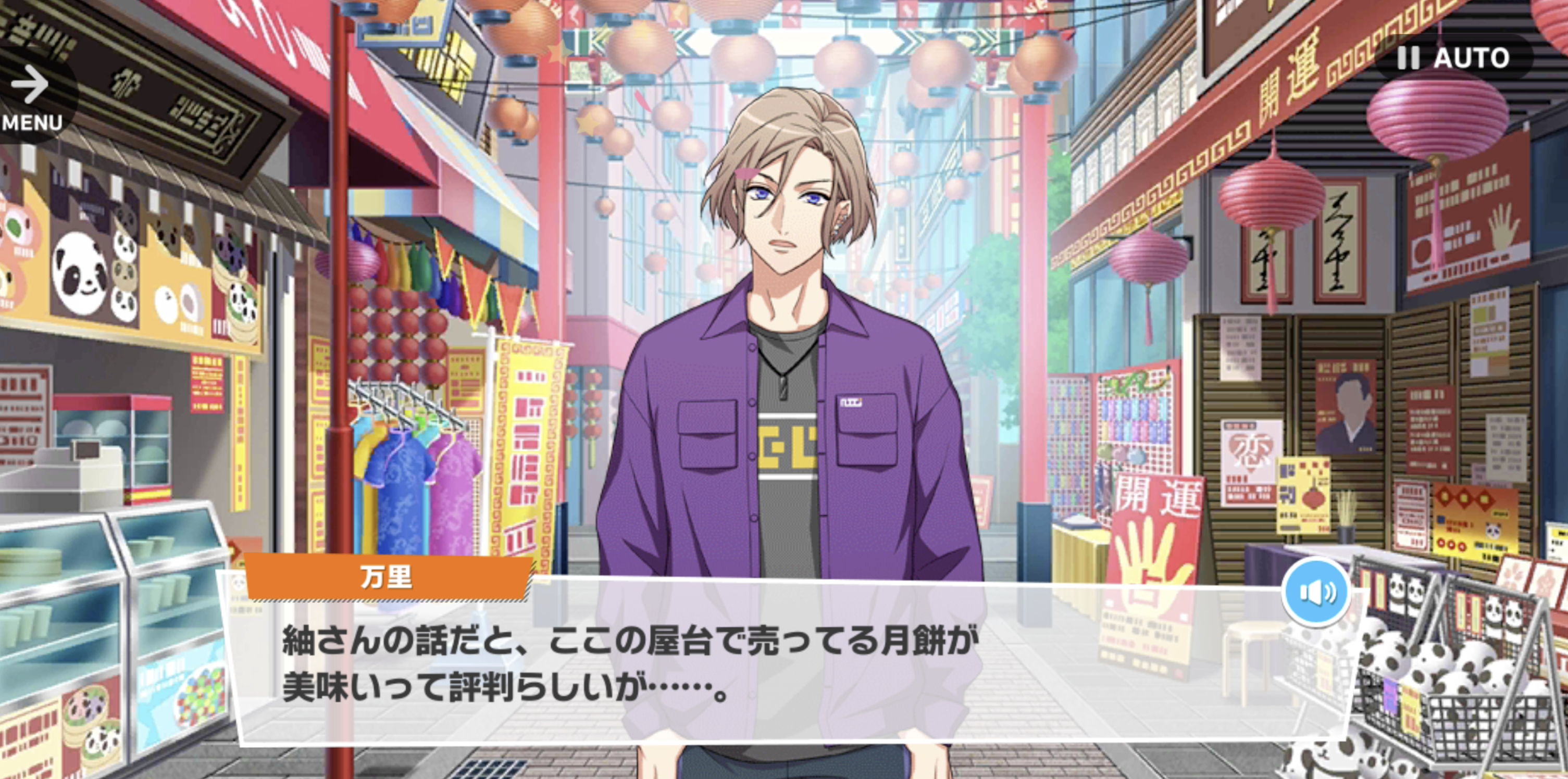The width and height of the screenshot is (1568, 779).
Task: Replay voice line with speaker icon
Action: pos(1316,592)
